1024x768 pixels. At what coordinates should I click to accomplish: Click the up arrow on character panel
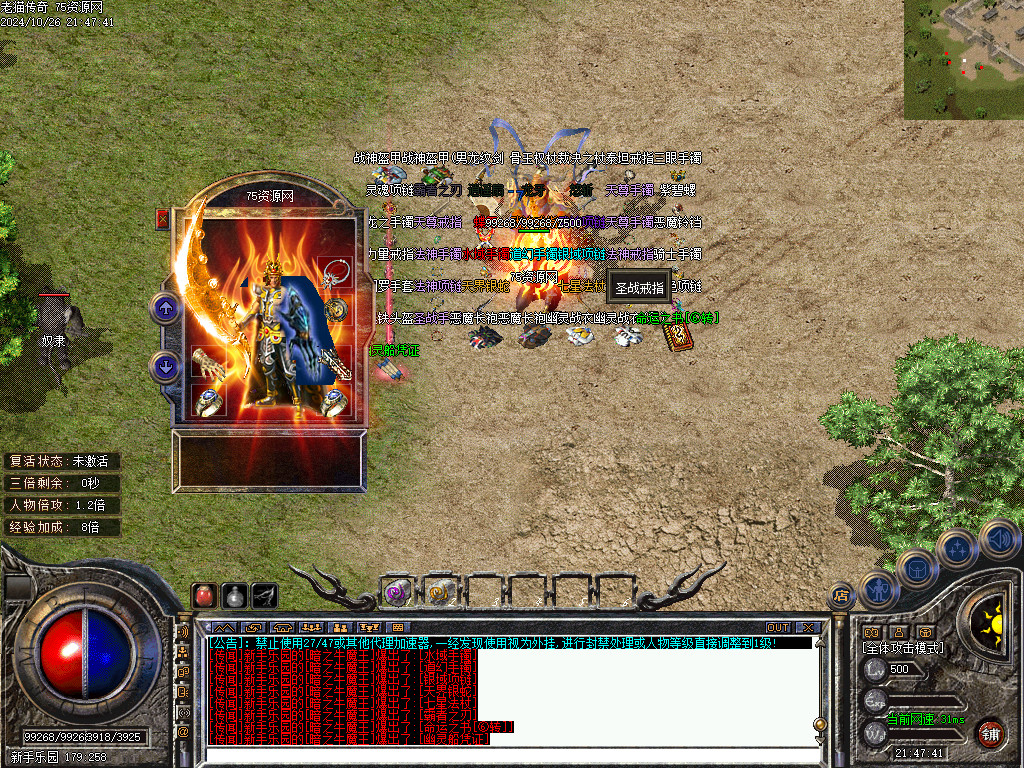coord(166,308)
